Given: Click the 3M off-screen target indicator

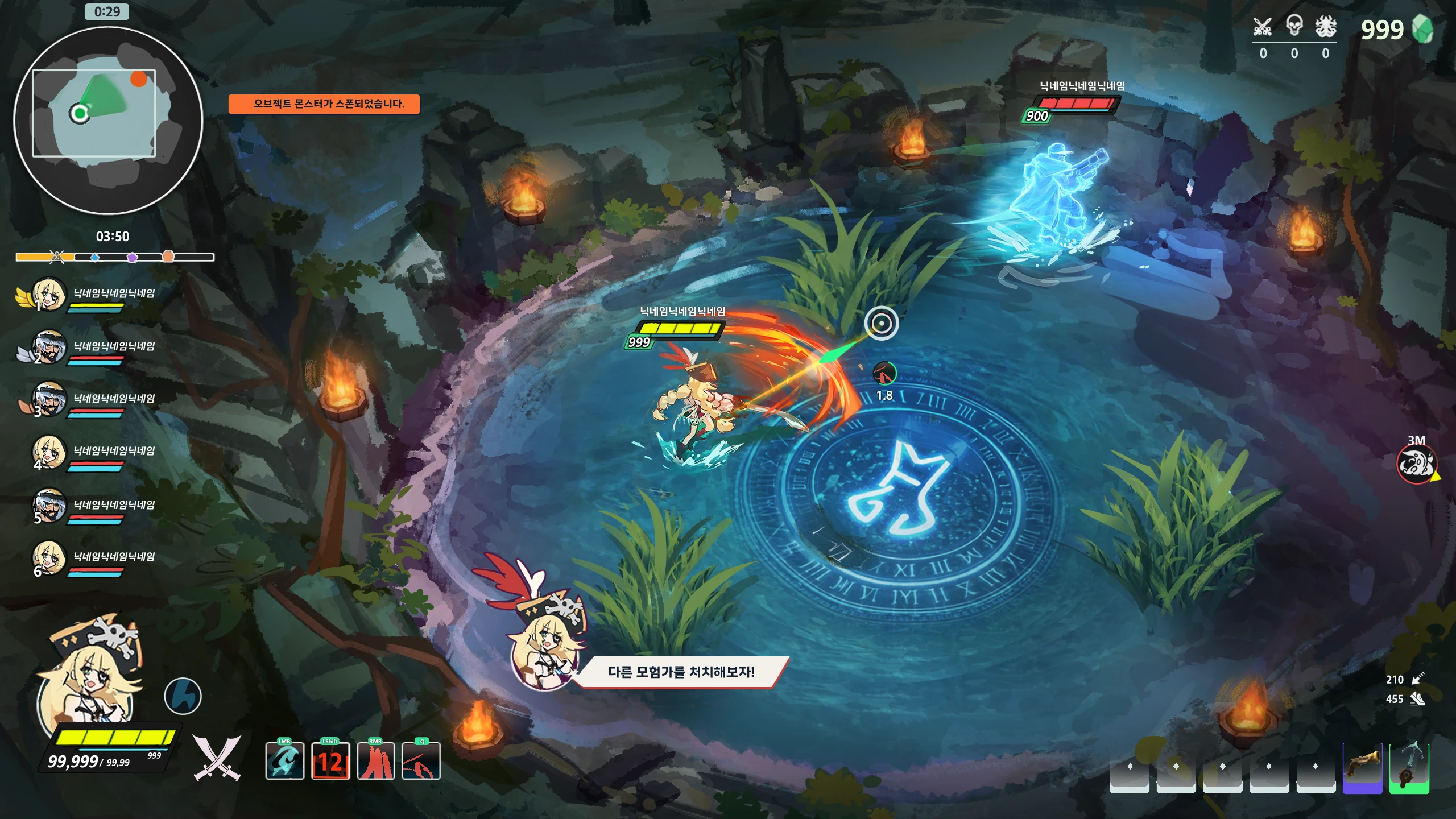Looking at the screenshot, I should coord(1416,464).
